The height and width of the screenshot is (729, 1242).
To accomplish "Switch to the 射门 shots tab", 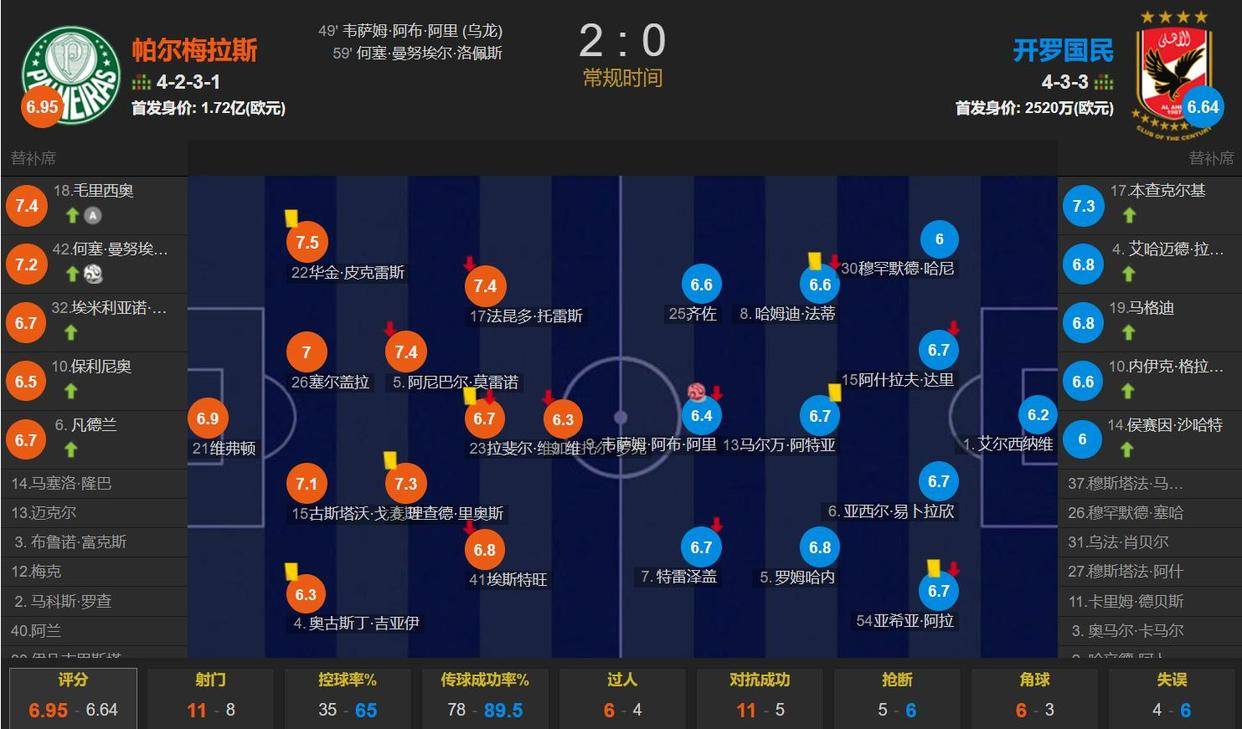I will point(210,695).
